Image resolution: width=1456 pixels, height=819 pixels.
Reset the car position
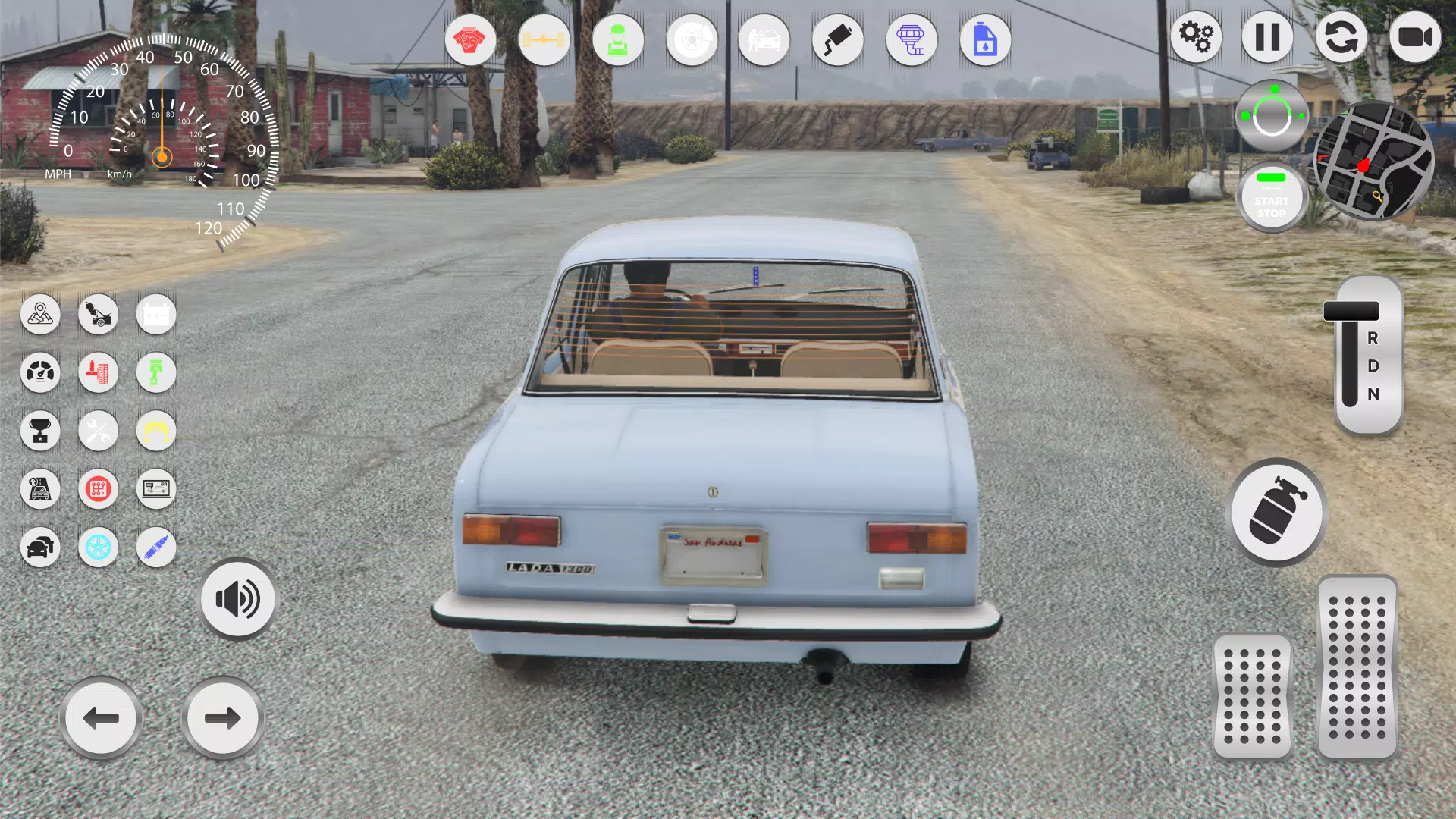(x=1341, y=36)
